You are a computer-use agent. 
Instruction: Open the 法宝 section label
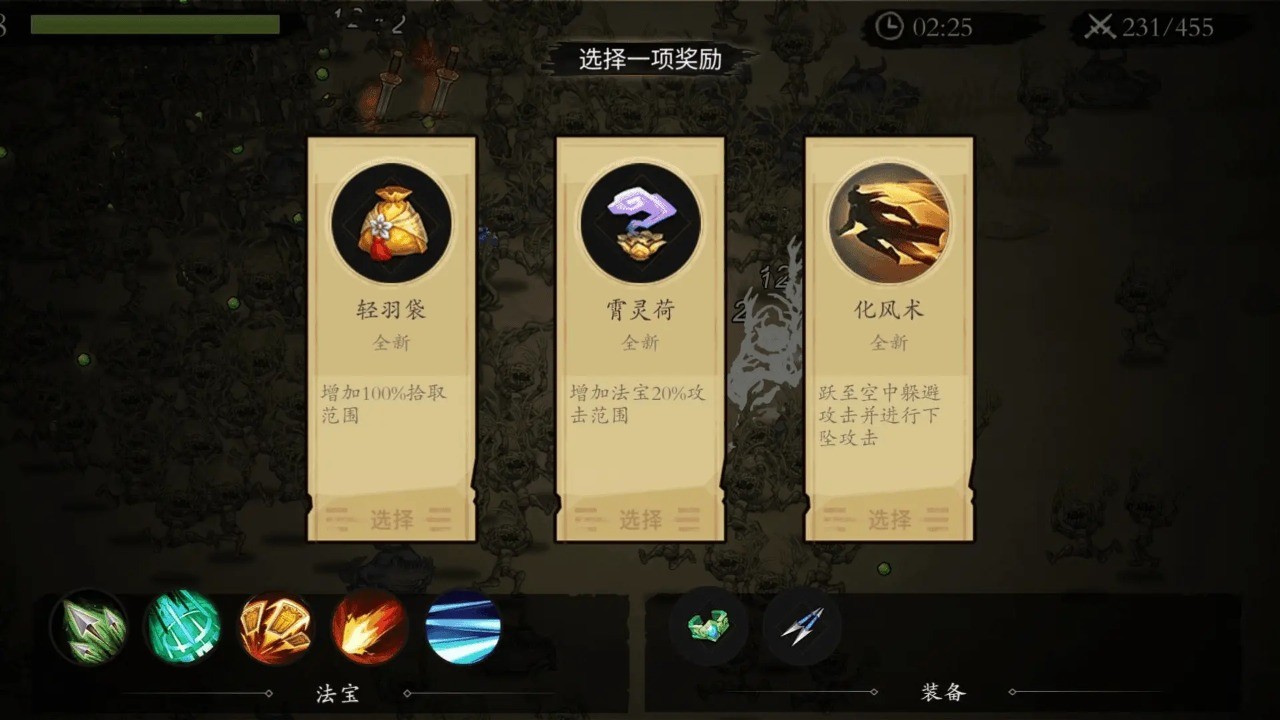[x=337, y=693]
